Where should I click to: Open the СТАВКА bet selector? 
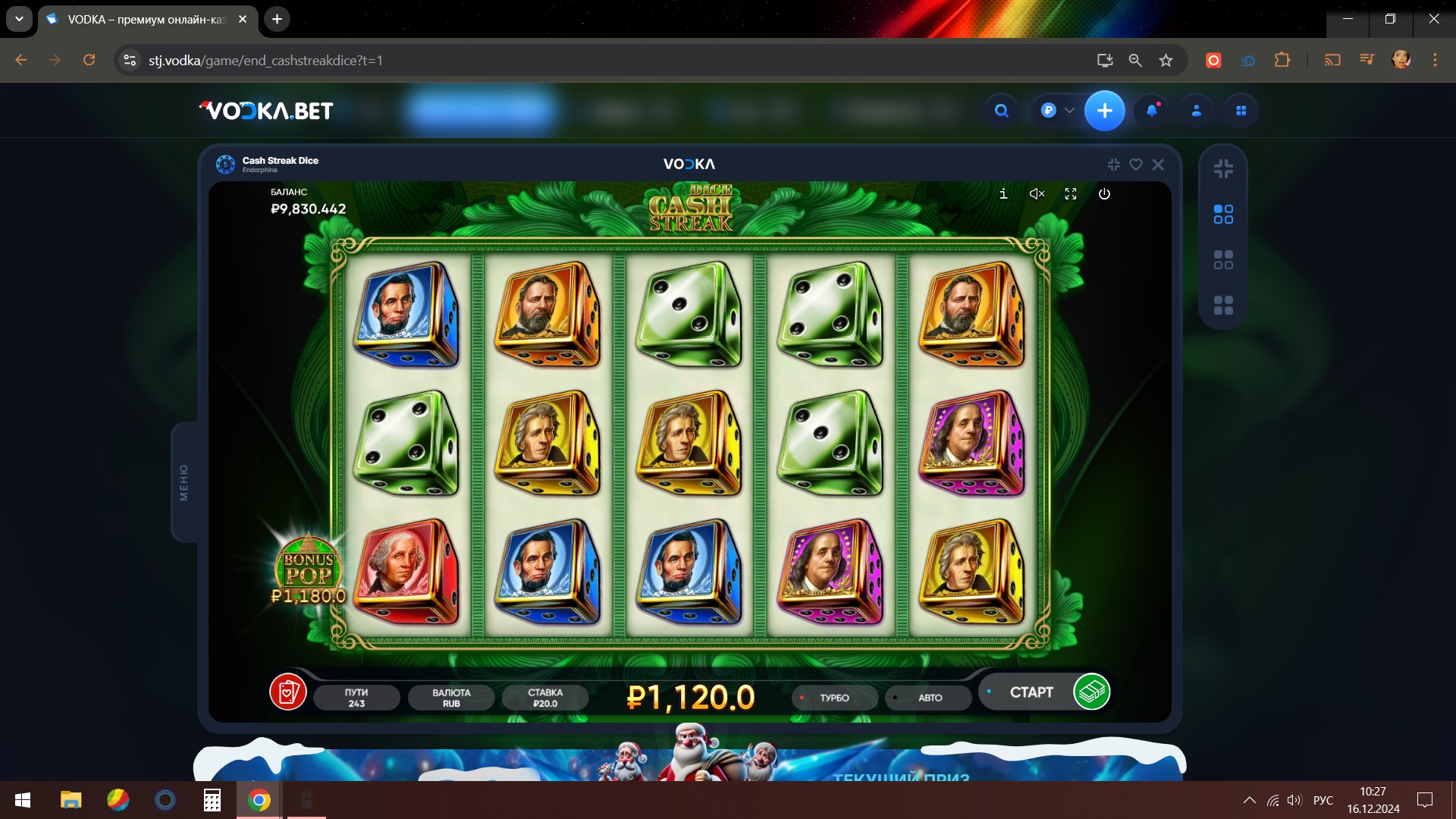tap(545, 698)
